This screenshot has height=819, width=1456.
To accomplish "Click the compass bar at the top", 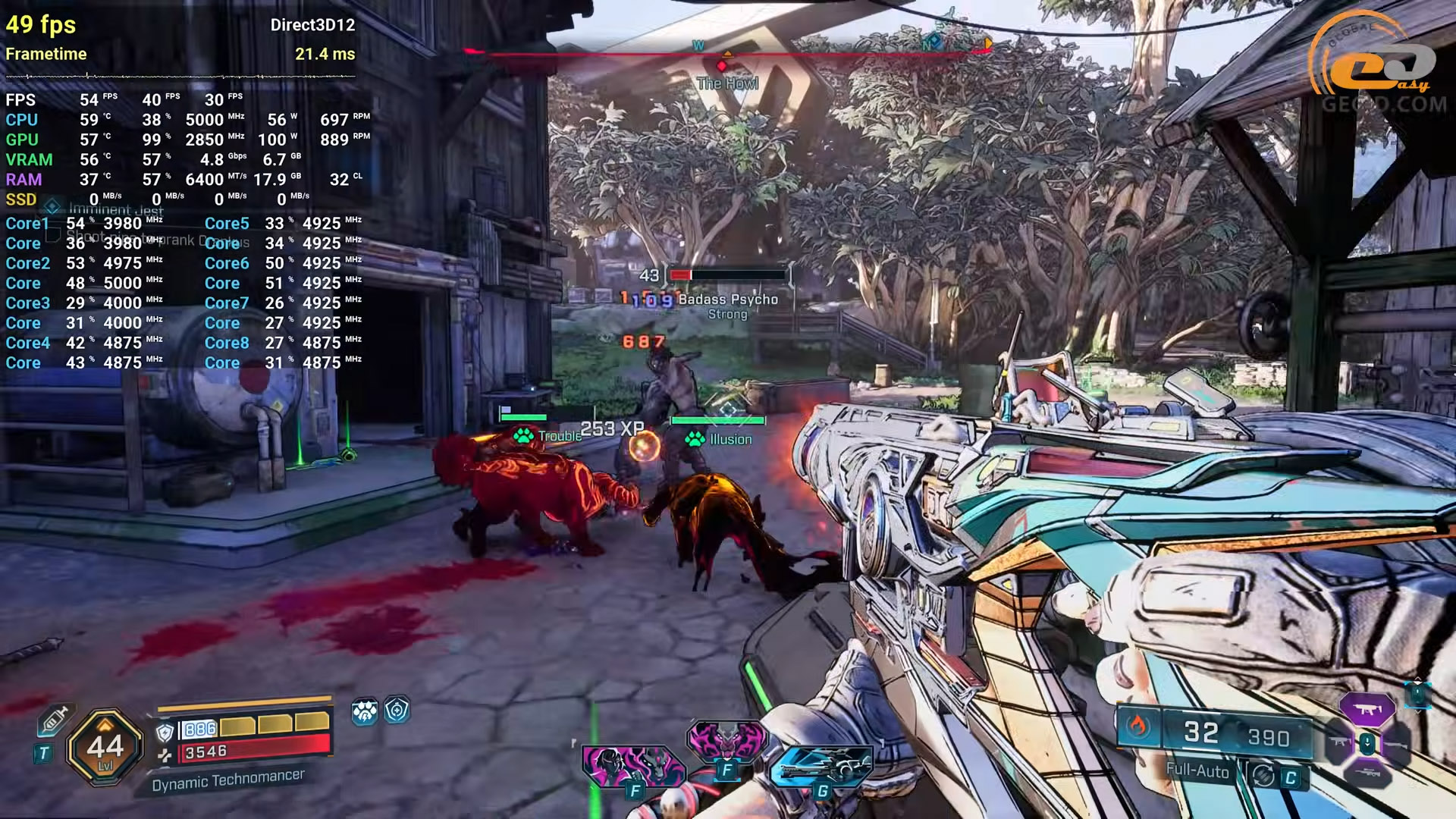I will [x=728, y=52].
